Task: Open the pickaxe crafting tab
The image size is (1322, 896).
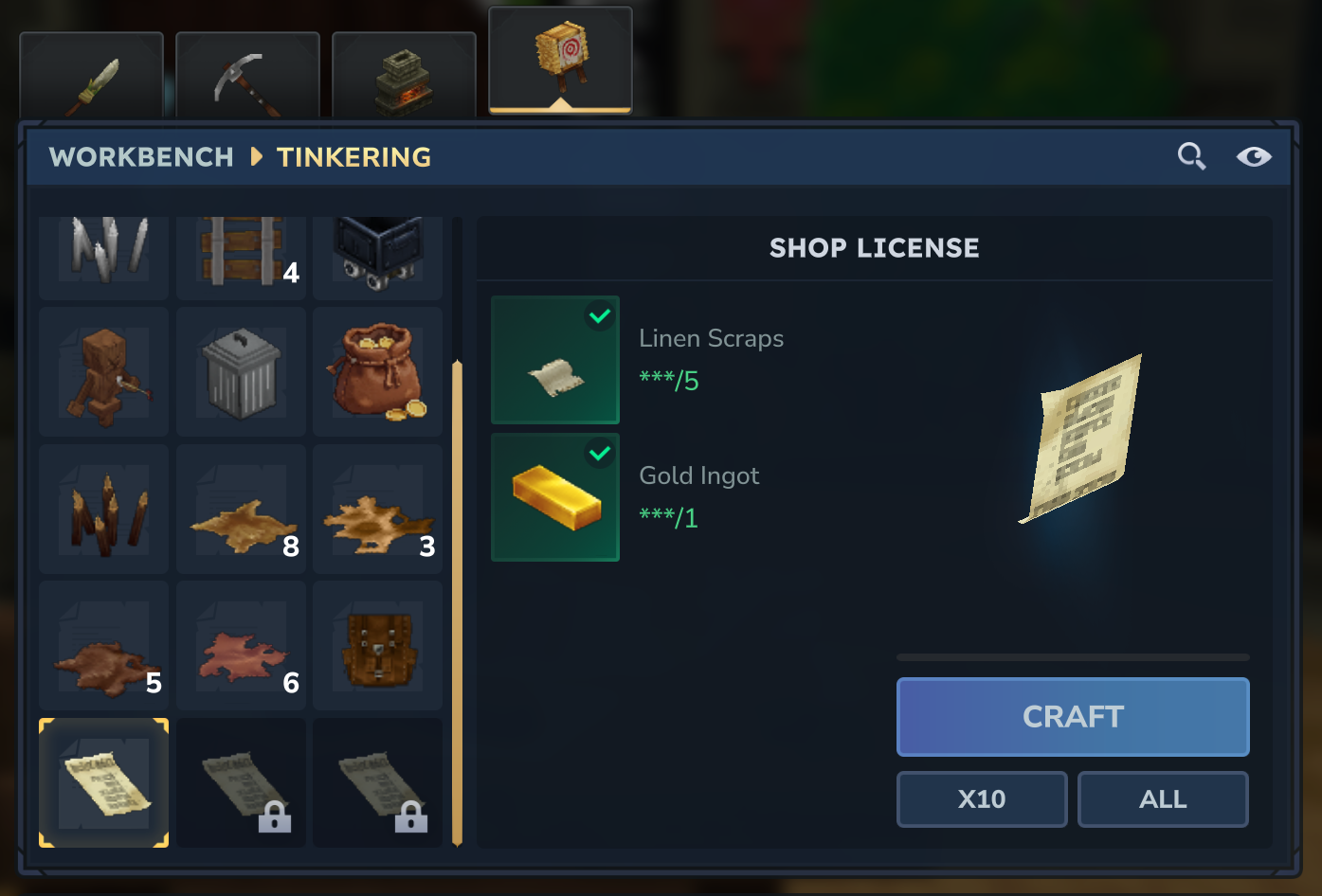Action: (247, 78)
